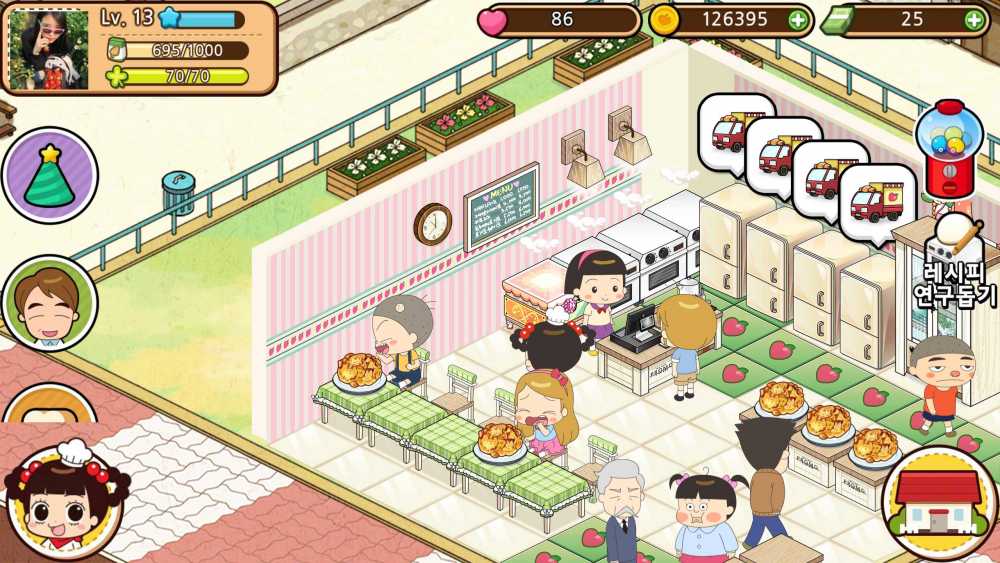
Task: Add more green cash with the plus button
Action: tap(973, 19)
